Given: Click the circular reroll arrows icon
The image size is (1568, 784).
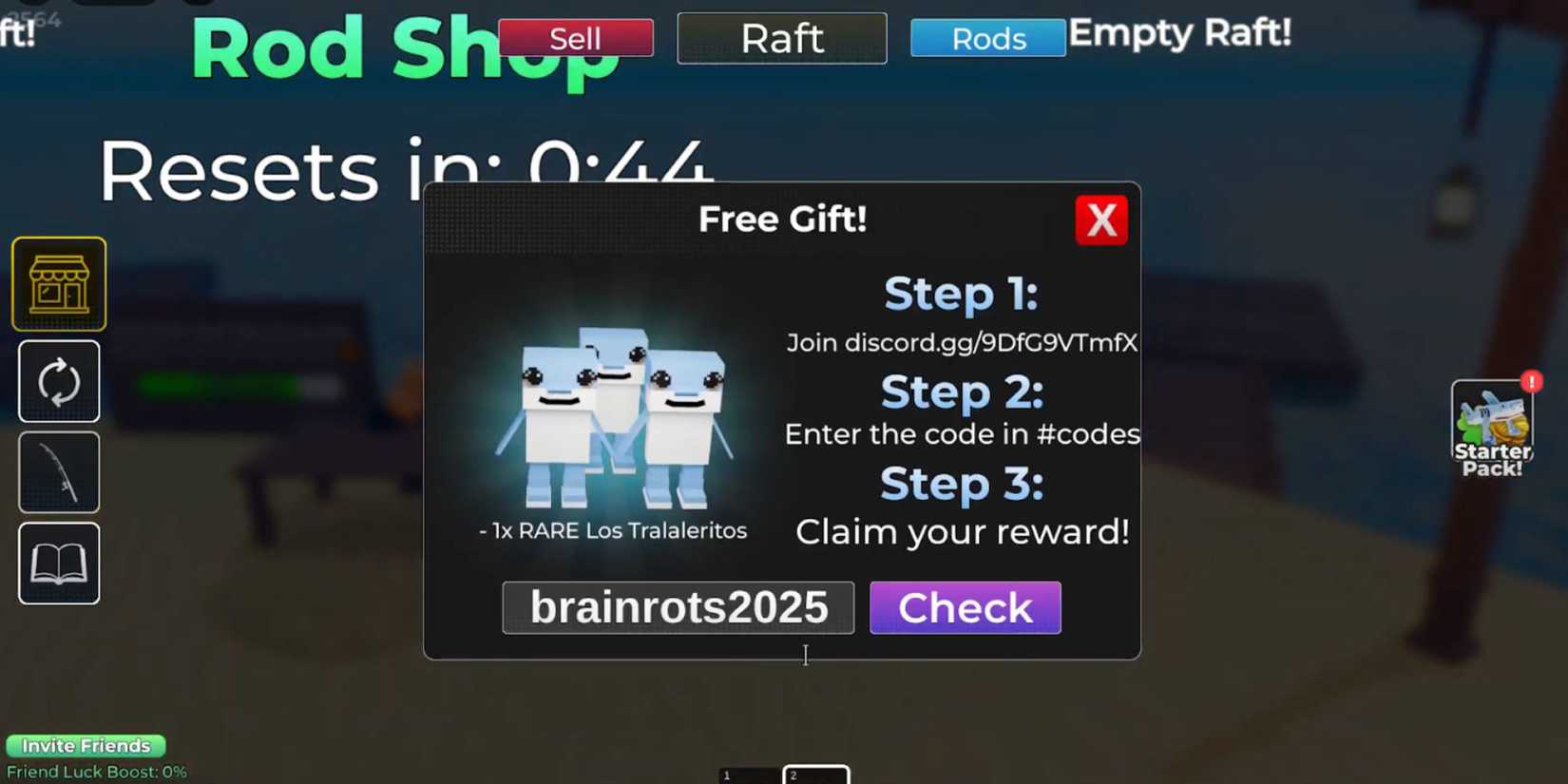Looking at the screenshot, I should (59, 381).
